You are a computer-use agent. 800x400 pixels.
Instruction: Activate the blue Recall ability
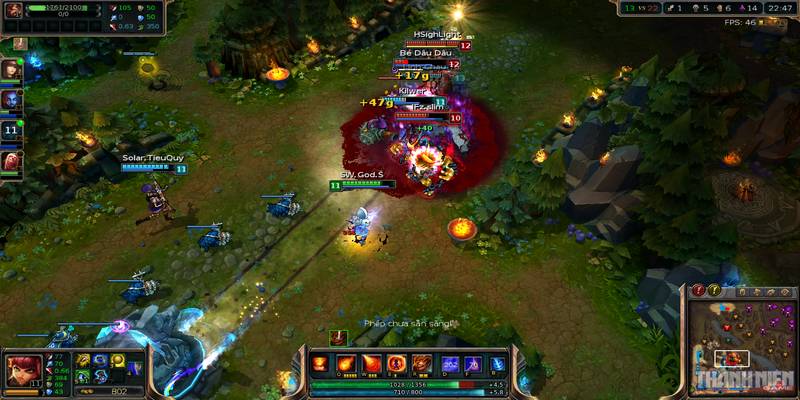[495, 363]
